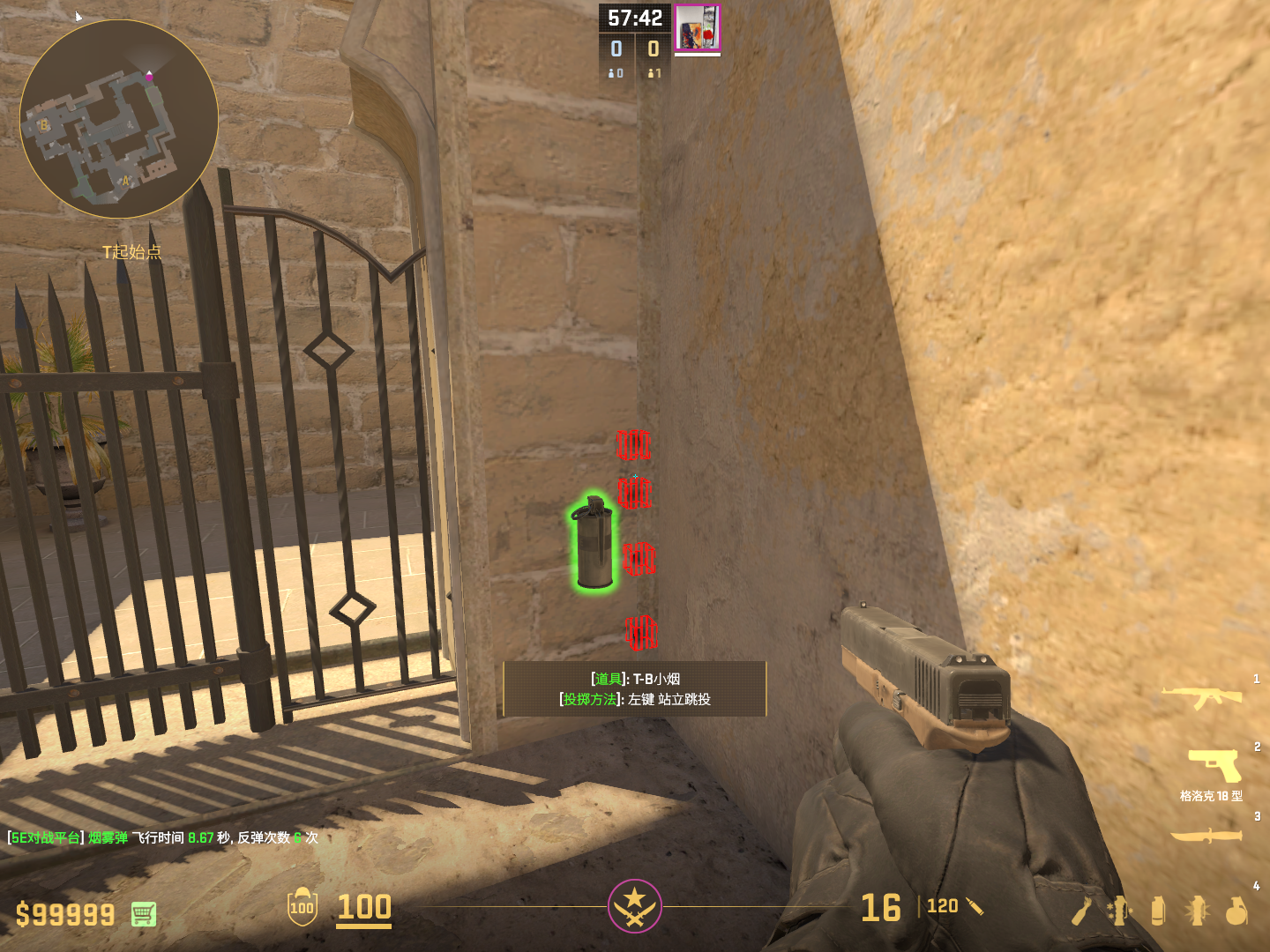This screenshot has width=1270, height=952.
Task: Click the star team emblem at bottom center
Action: coord(634,905)
